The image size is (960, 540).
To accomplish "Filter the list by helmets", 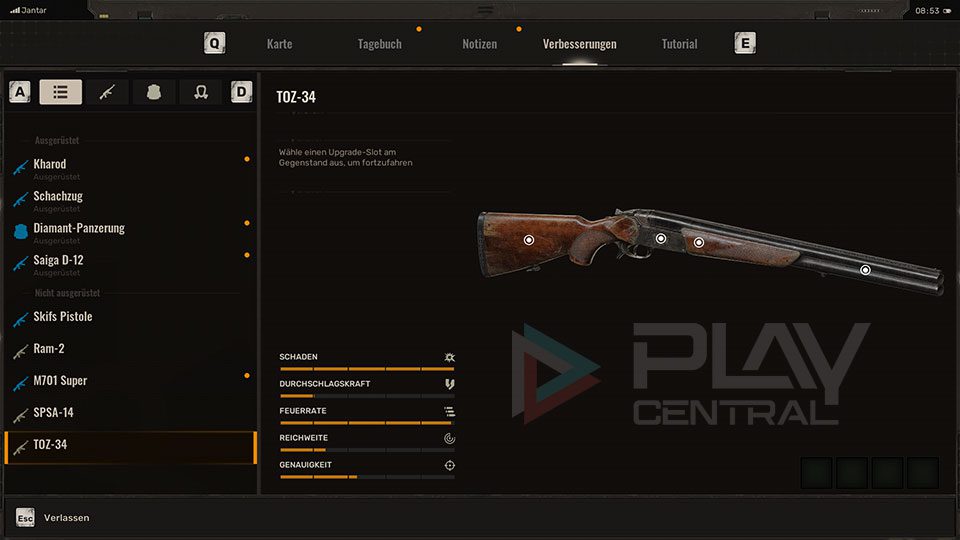I will (200, 92).
